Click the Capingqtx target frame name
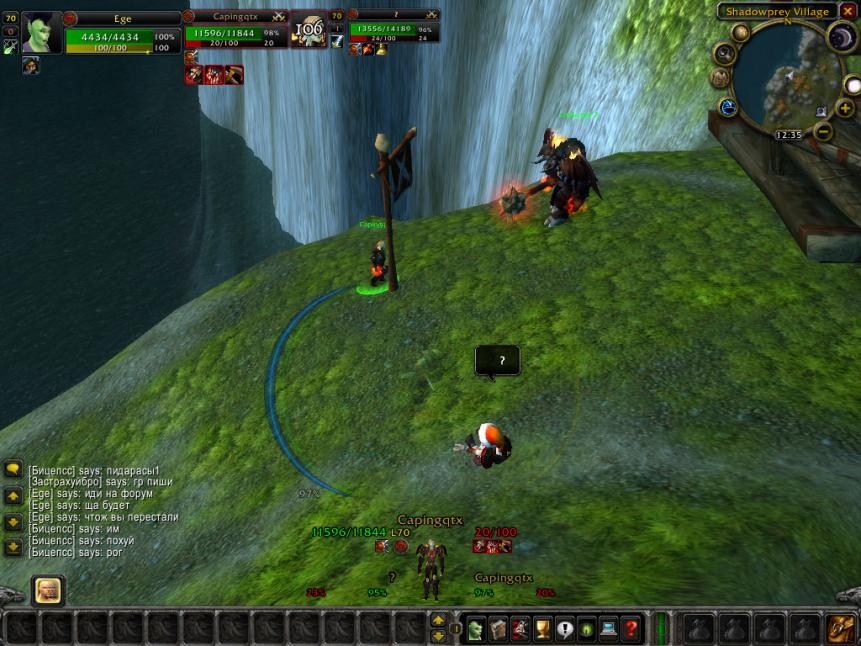Image resolution: width=861 pixels, height=646 pixels. coord(236,17)
